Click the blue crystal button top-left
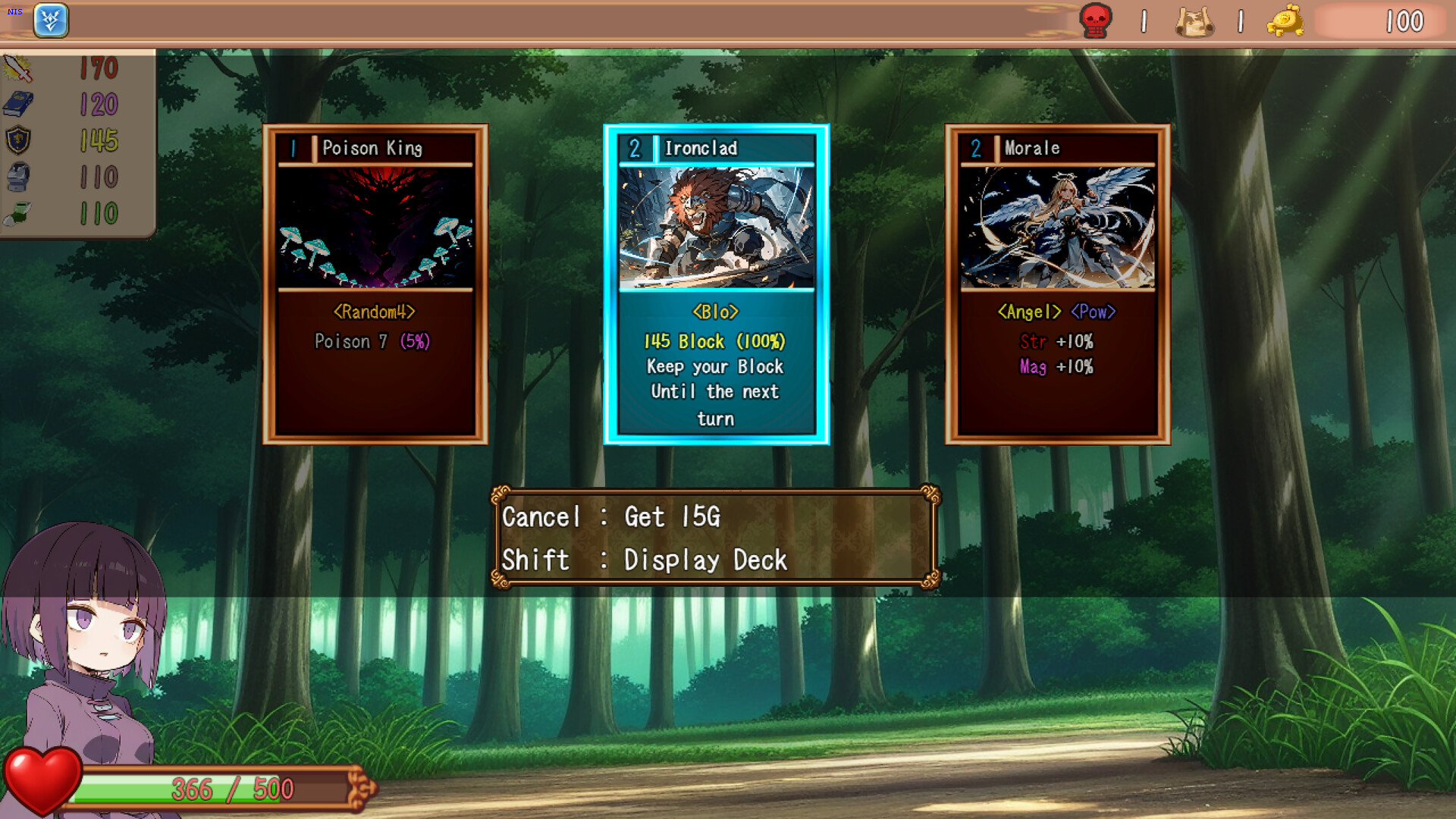This screenshot has width=1456, height=819. click(51, 20)
